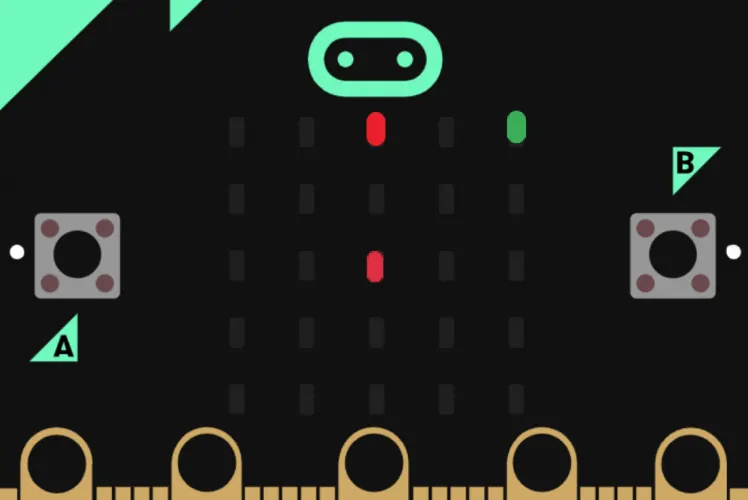Click the square button labeled B
Image resolution: width=748 pixels, height=500 pixels.
(672, 255)
